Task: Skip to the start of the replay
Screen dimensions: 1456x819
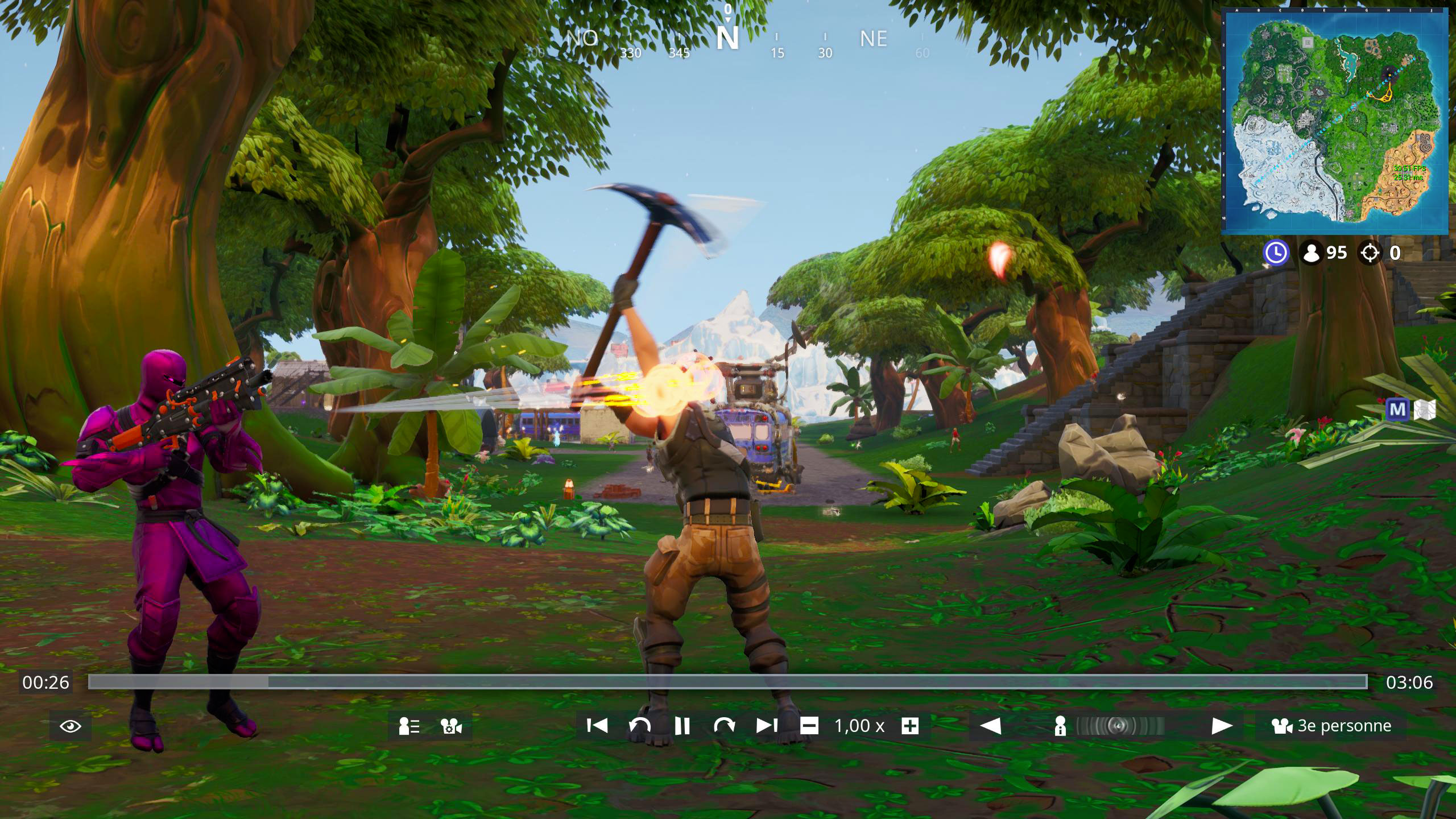Action: coord(597,726)
